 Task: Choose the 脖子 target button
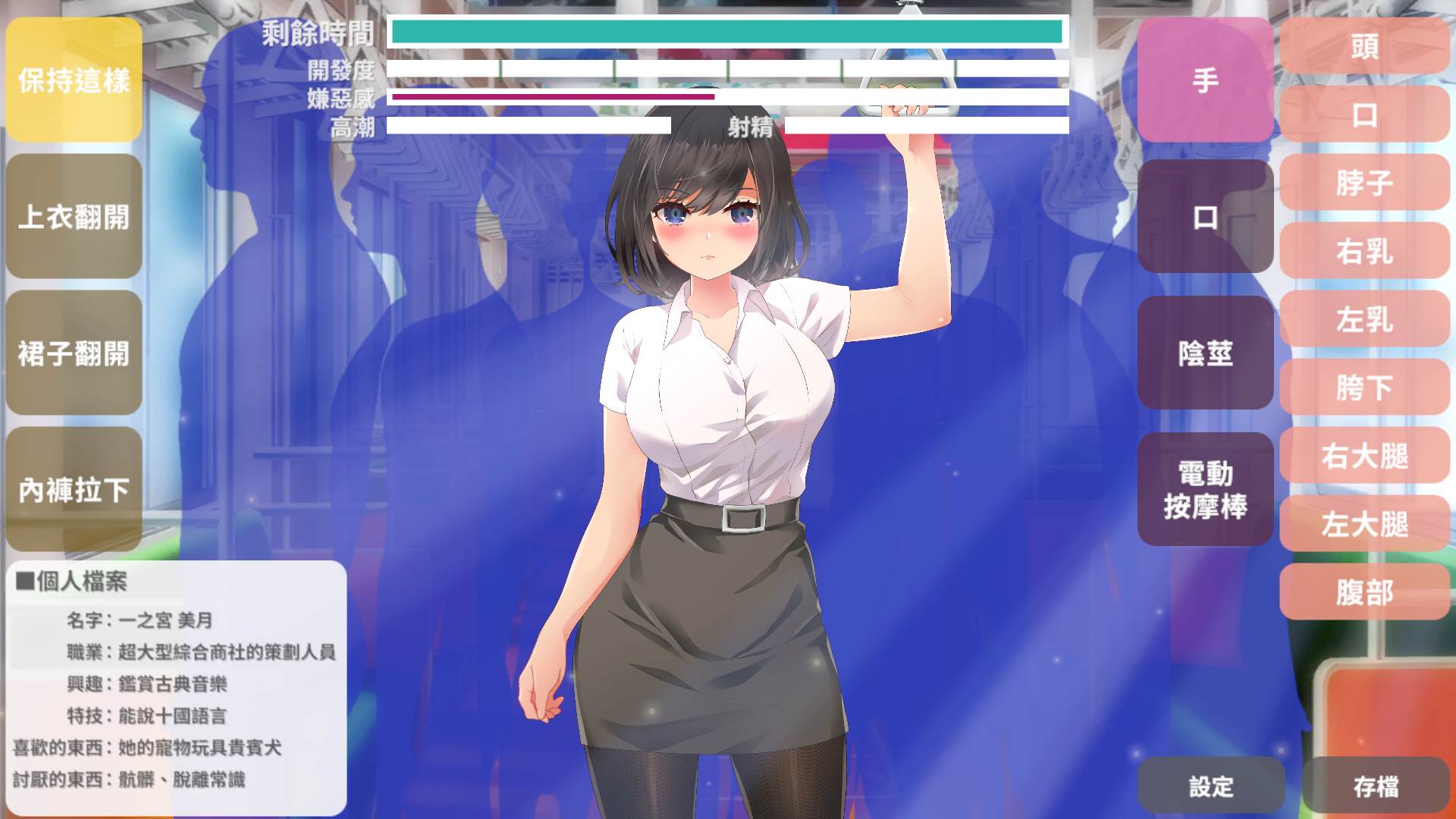[1364, 183]
